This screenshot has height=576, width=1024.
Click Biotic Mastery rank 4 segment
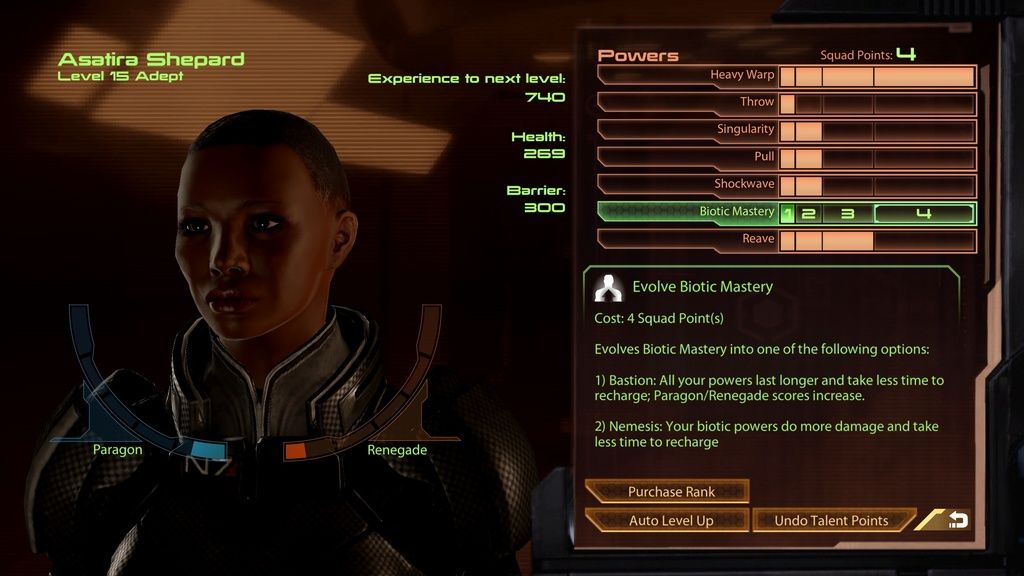coord(923,213)
